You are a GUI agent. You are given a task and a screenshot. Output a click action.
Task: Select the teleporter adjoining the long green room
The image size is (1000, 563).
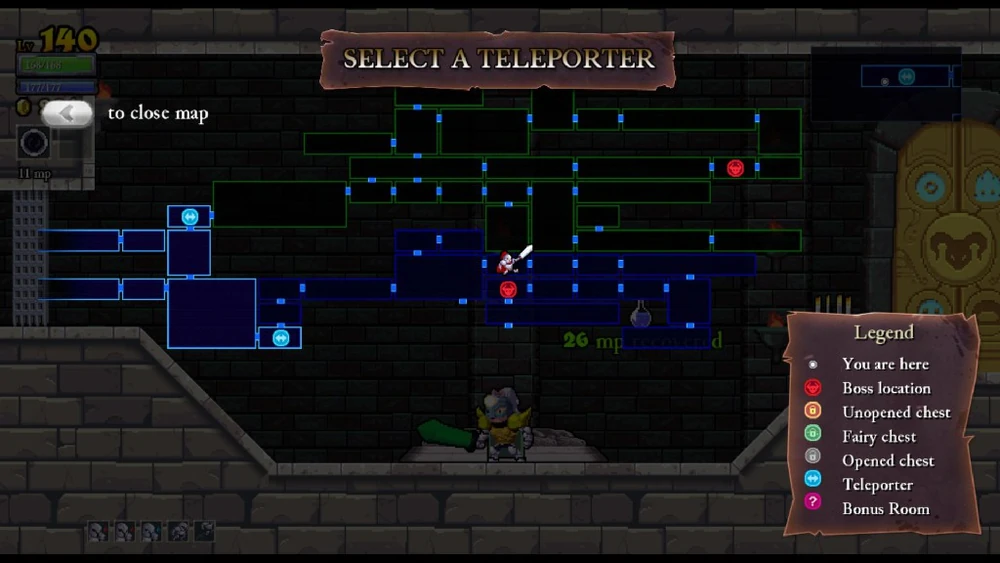[190, 216]
